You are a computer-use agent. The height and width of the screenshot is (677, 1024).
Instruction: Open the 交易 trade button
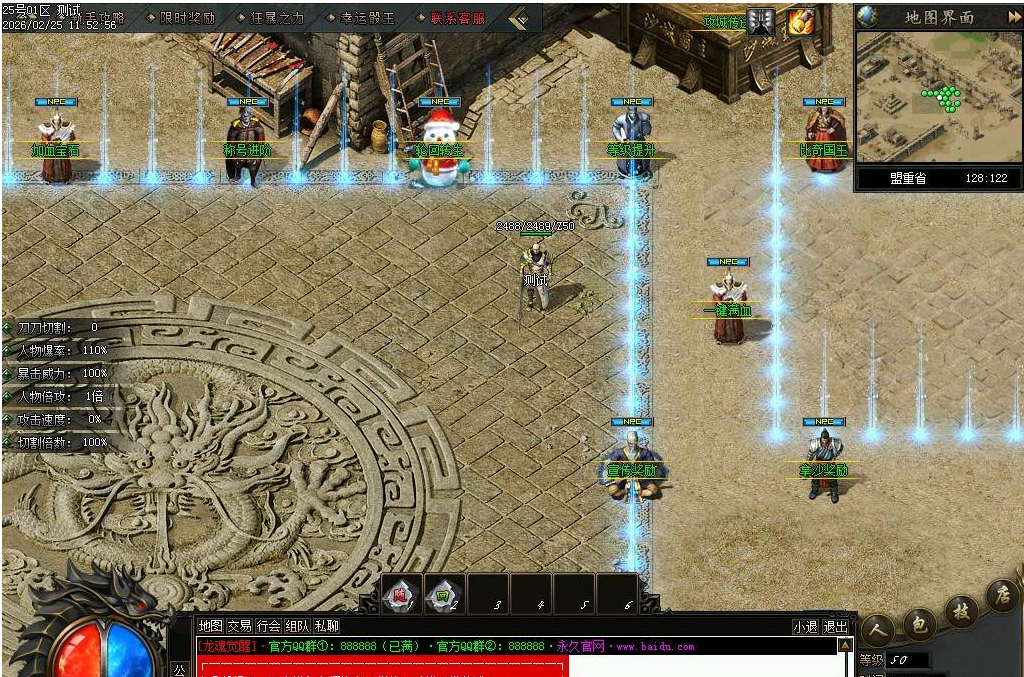point(239,626)
